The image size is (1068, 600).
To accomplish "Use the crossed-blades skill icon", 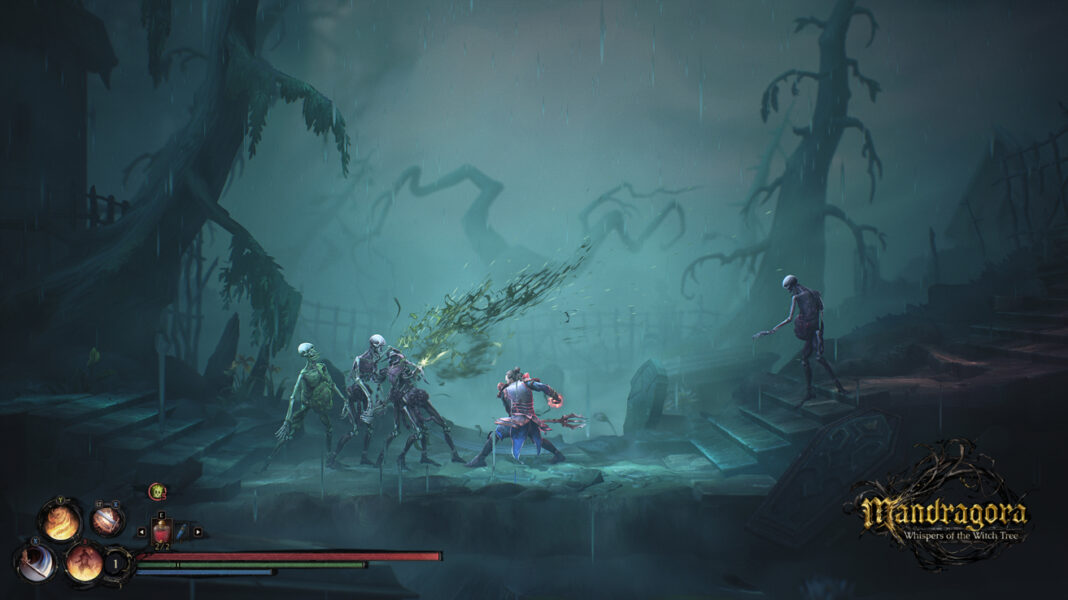I will tap(106, 520).
